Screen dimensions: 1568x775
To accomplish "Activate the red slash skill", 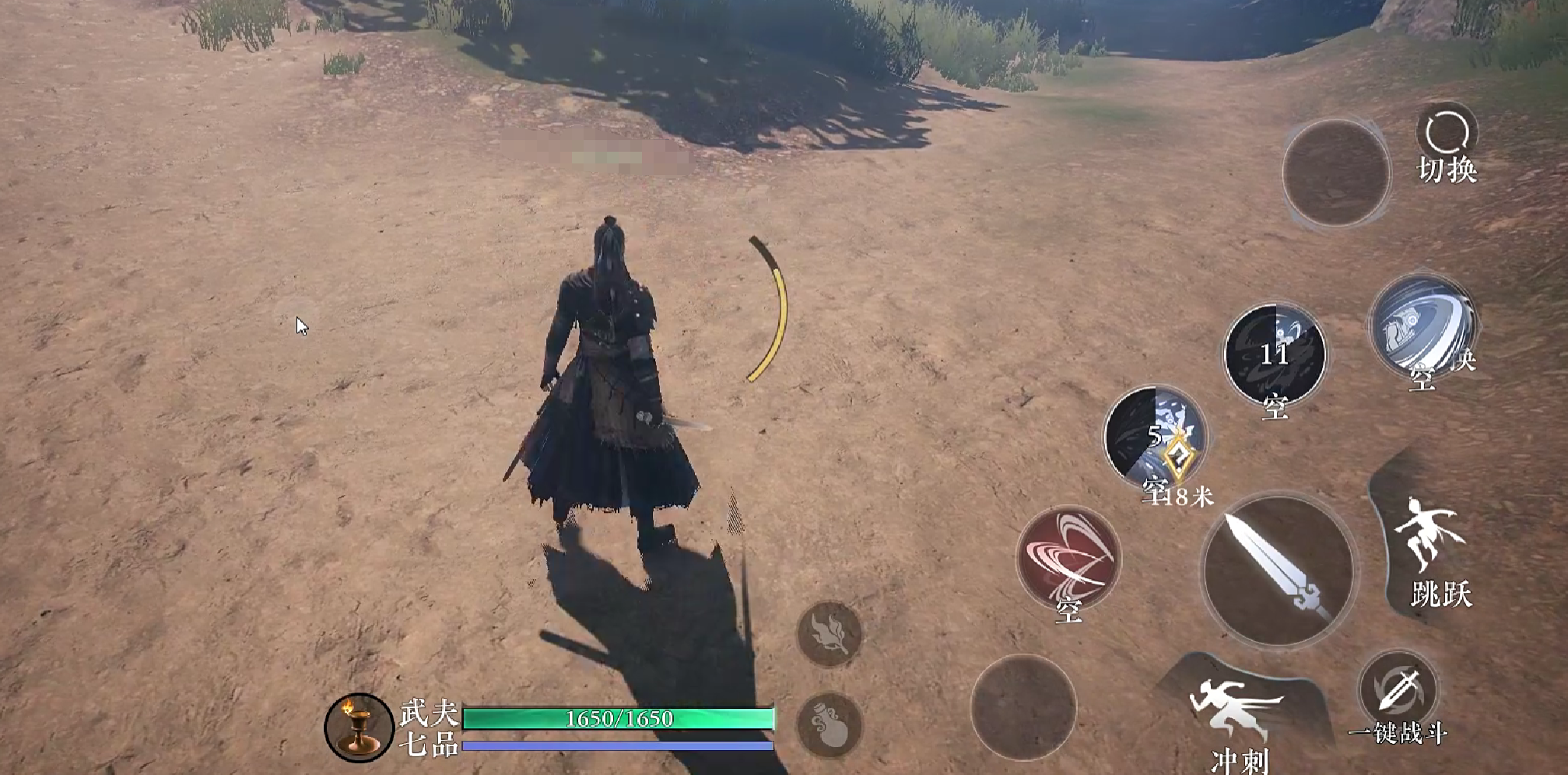I will point(1068,558).
